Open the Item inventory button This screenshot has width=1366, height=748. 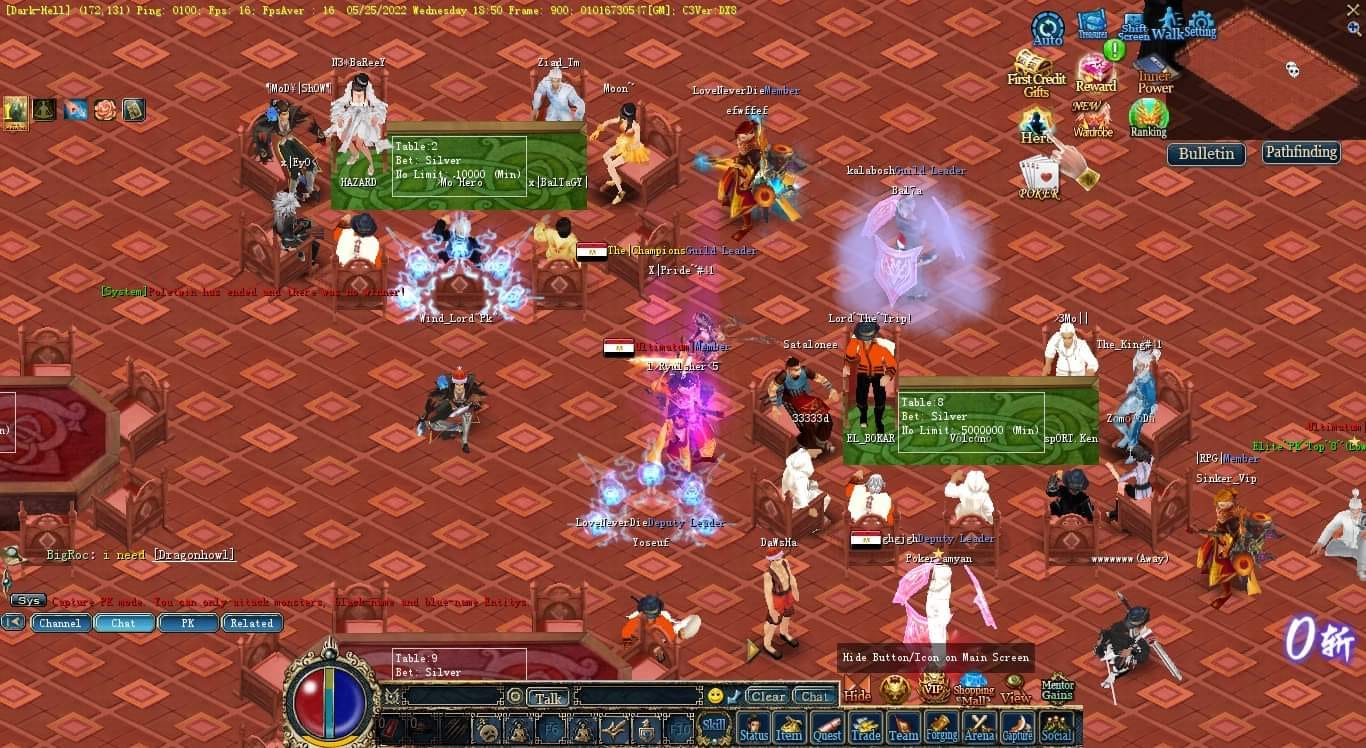(x=789, y=728)
